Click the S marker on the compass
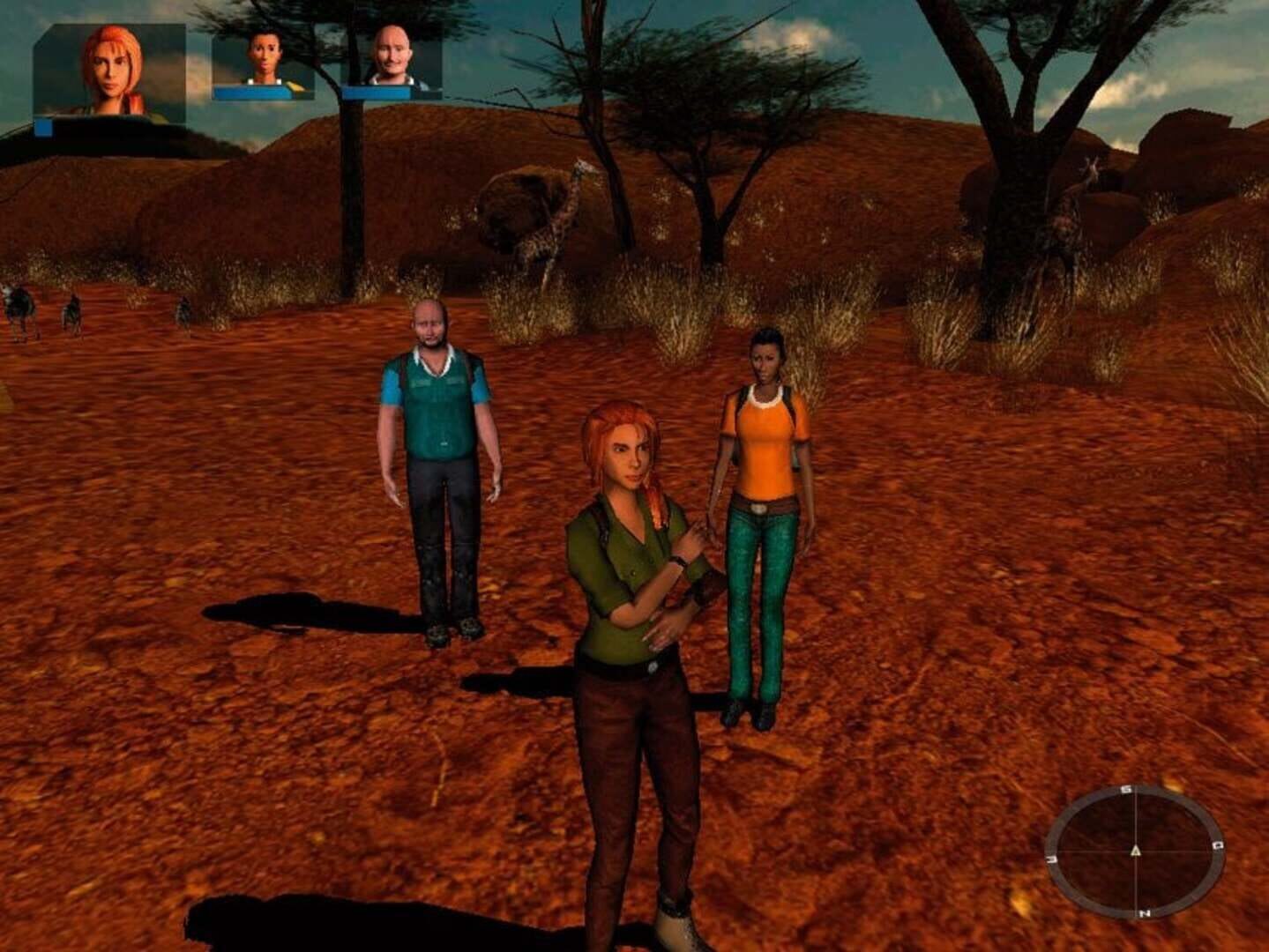The height and width of the screenshot is (952, 1269). pyautogui.click(x=1128, y=789)
